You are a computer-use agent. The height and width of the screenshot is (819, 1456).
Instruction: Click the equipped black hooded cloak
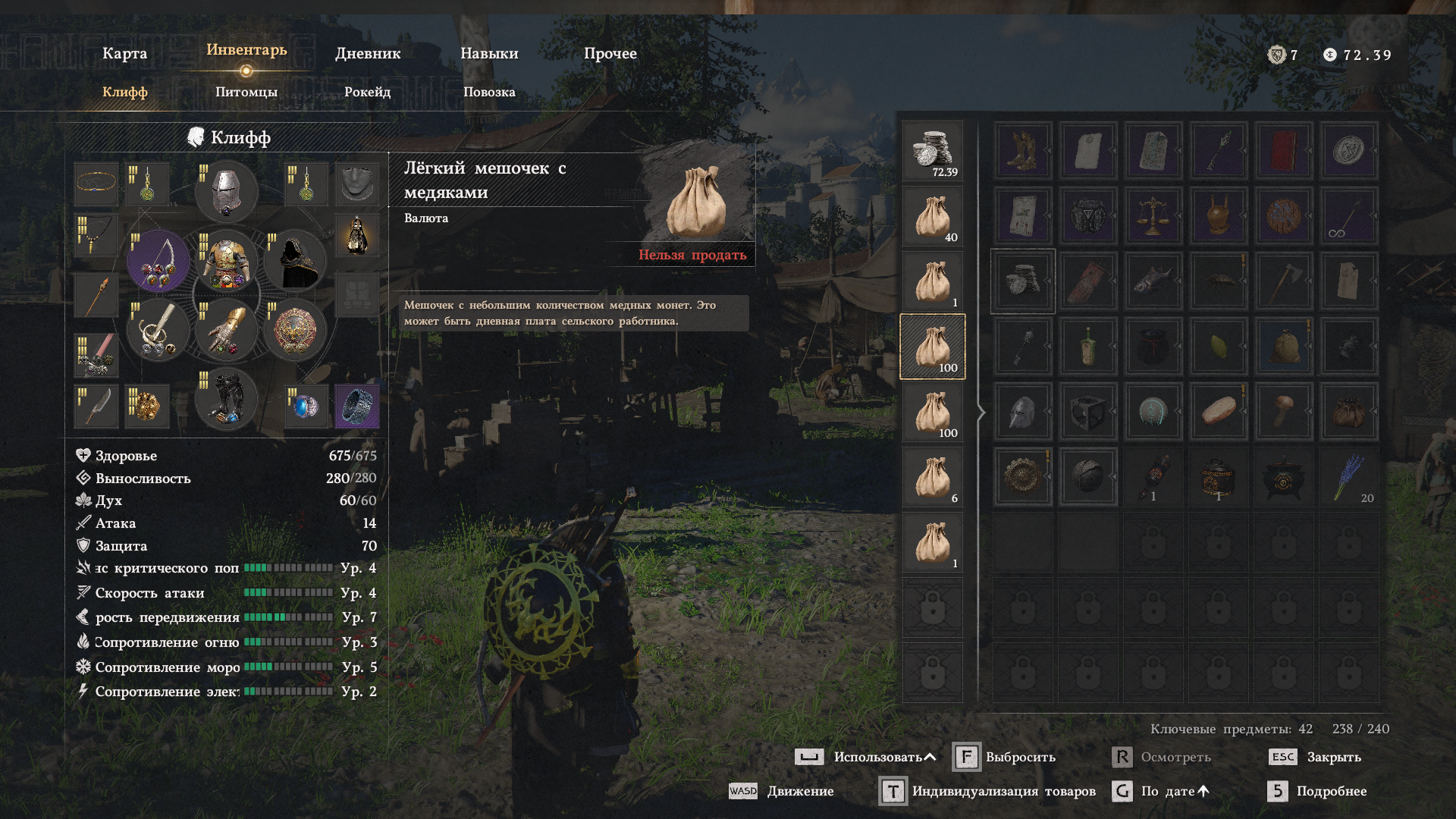point(294,261)
